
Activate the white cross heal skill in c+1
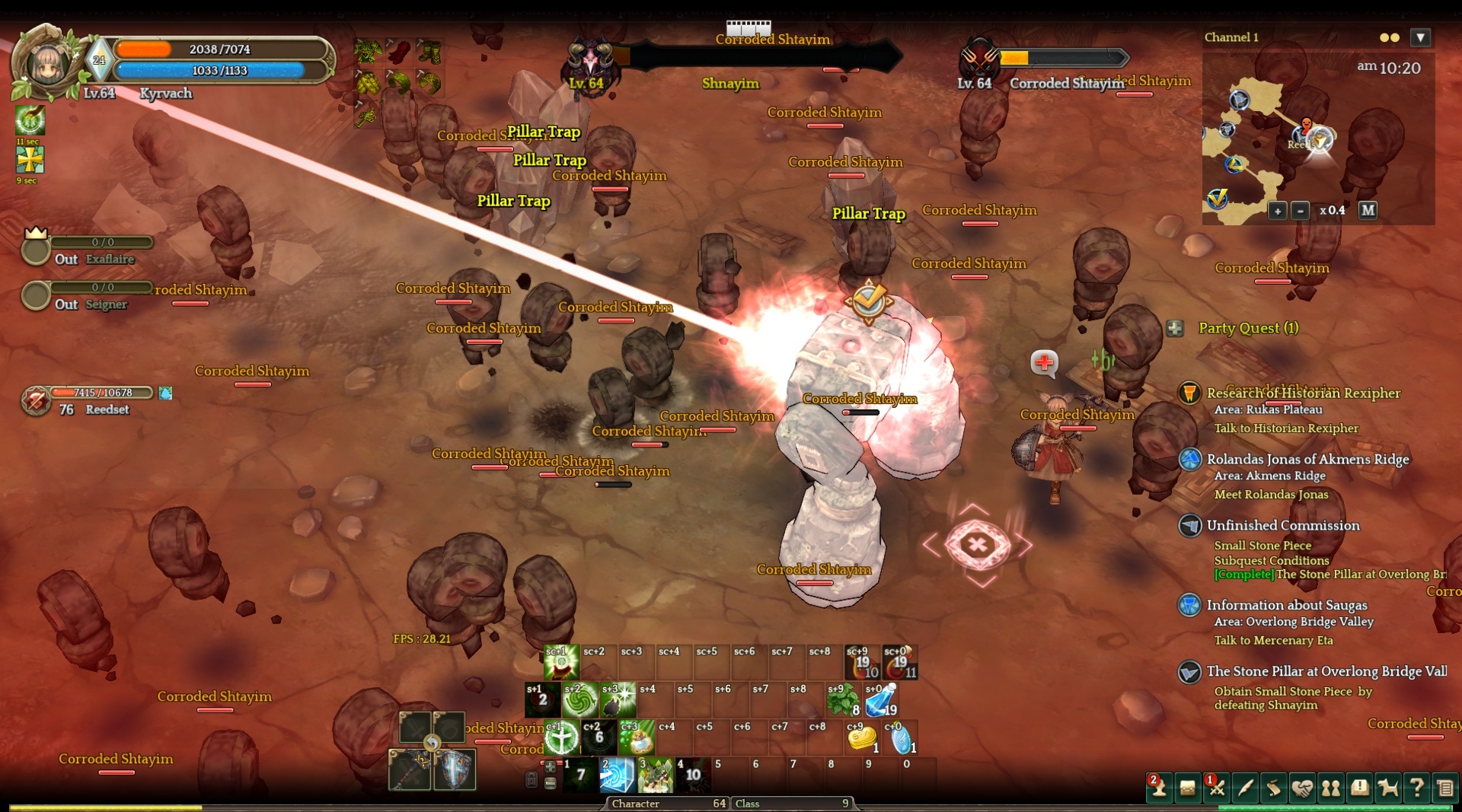pos(562,737)
